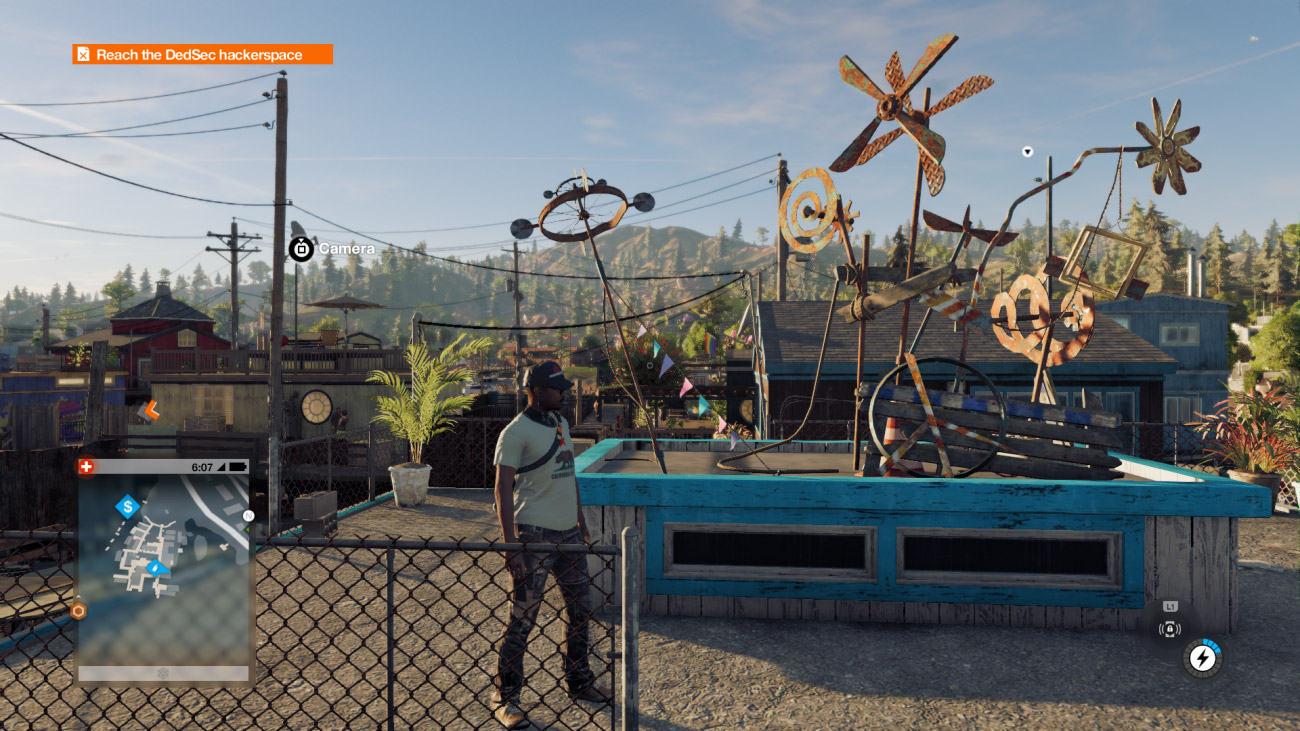The image size is (1300, 731).
Task: Click the blue player arrow on minimap
Action: [x=155, y=568]
